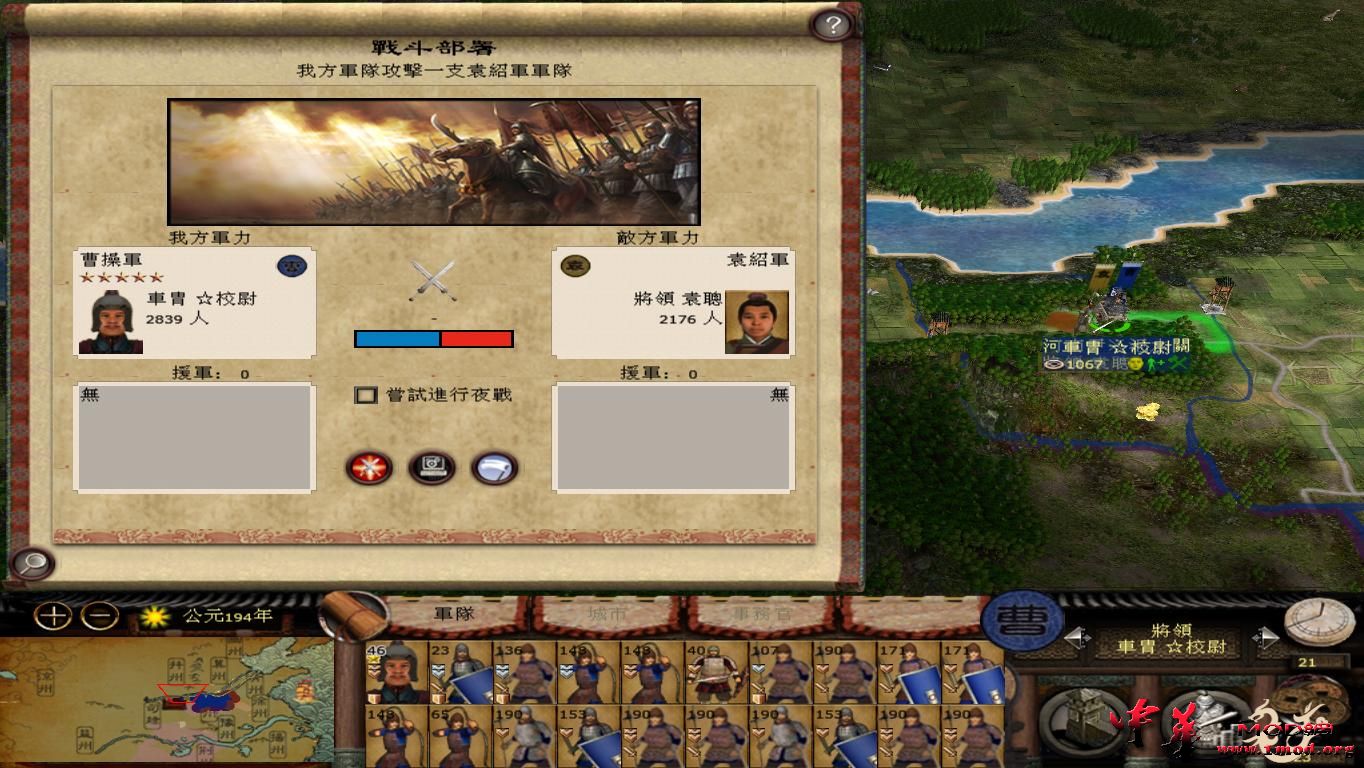The width and height of the screenshot is (1364, 768).
Task: Launch the battle with the red attack icon
Action: 369,469
